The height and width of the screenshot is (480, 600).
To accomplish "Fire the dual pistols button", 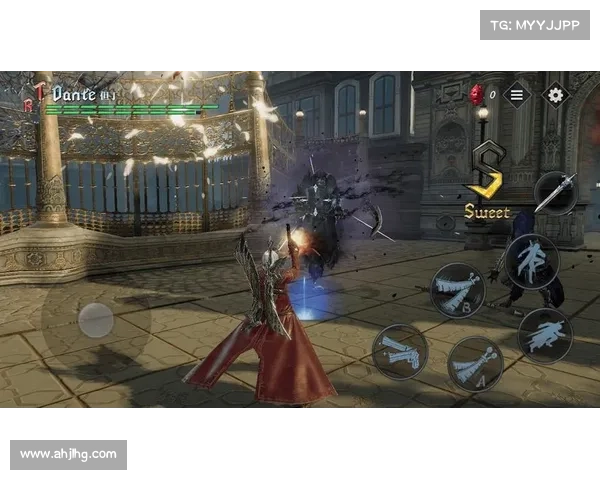I will [x=401, y=351].
